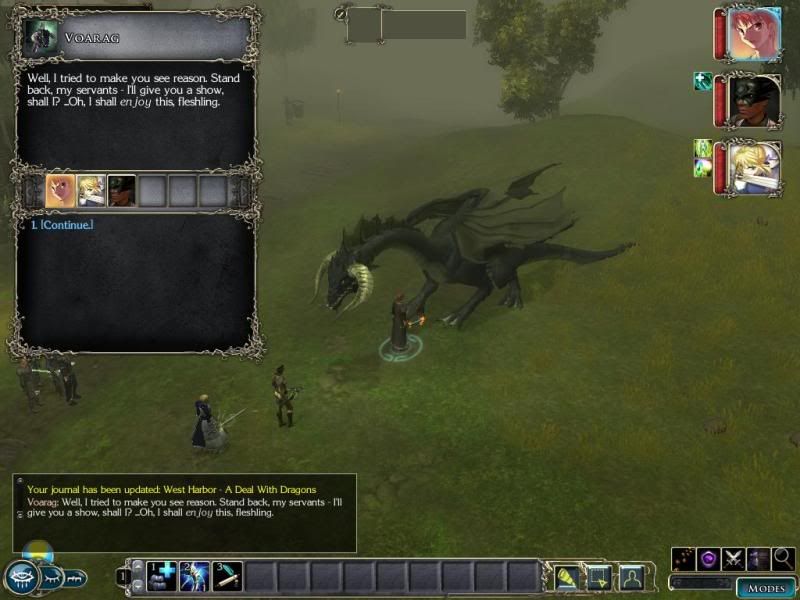Viewport: 800px width, 600px height.
Task: Click the crossed swords icon
Action: point(734,559)
